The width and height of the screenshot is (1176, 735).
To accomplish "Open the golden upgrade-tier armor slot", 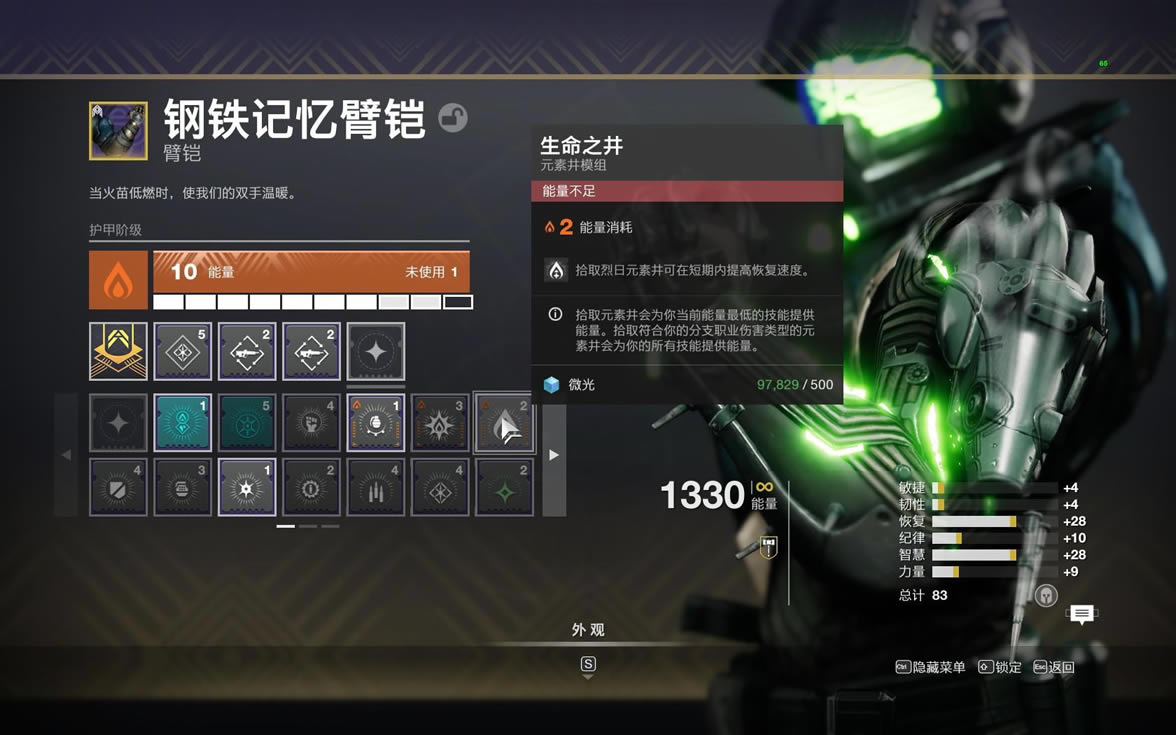I will pos(118,351).
